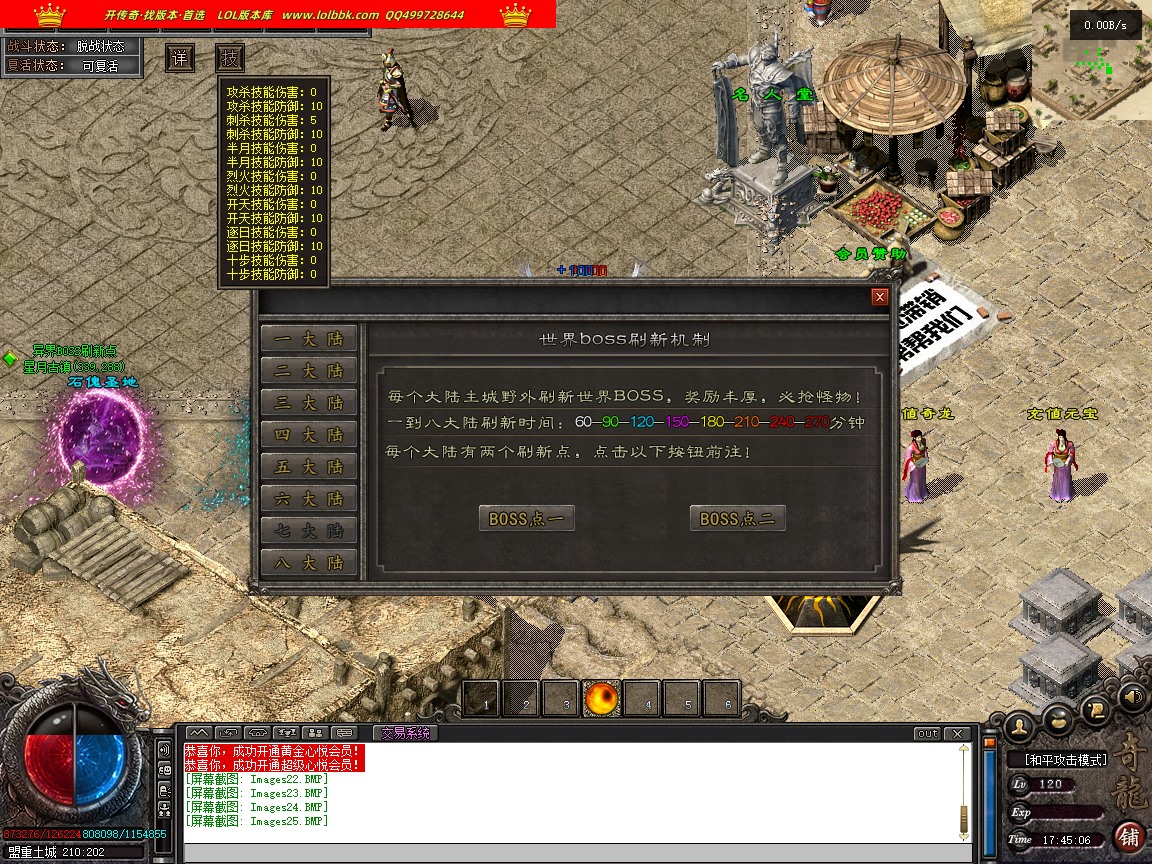This screenshot has height=864, width=1152.
Task: Open the character profile icon
Action: pyautogui.click(x=1020, y=724)
